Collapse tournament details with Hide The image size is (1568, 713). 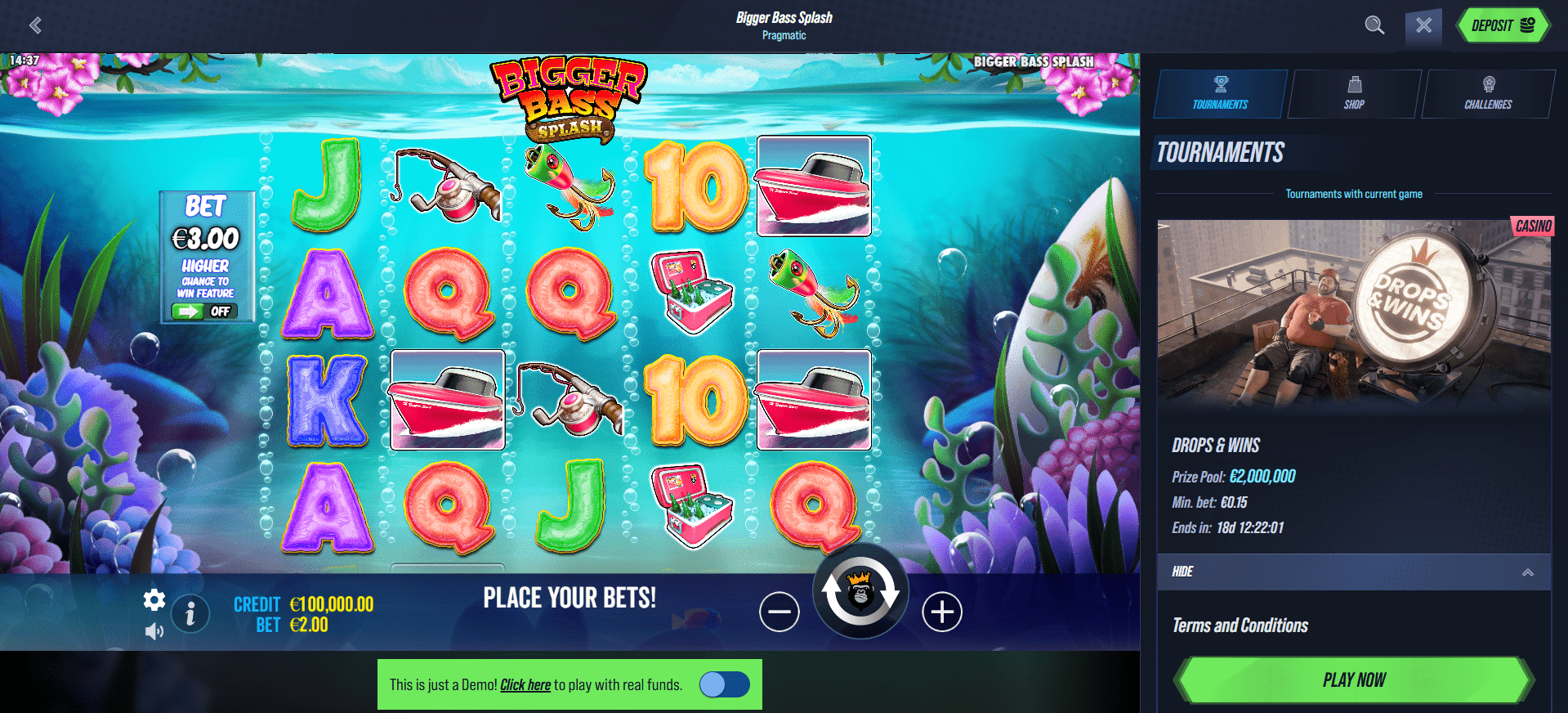pyautogui.click(x=1354, y=572)
